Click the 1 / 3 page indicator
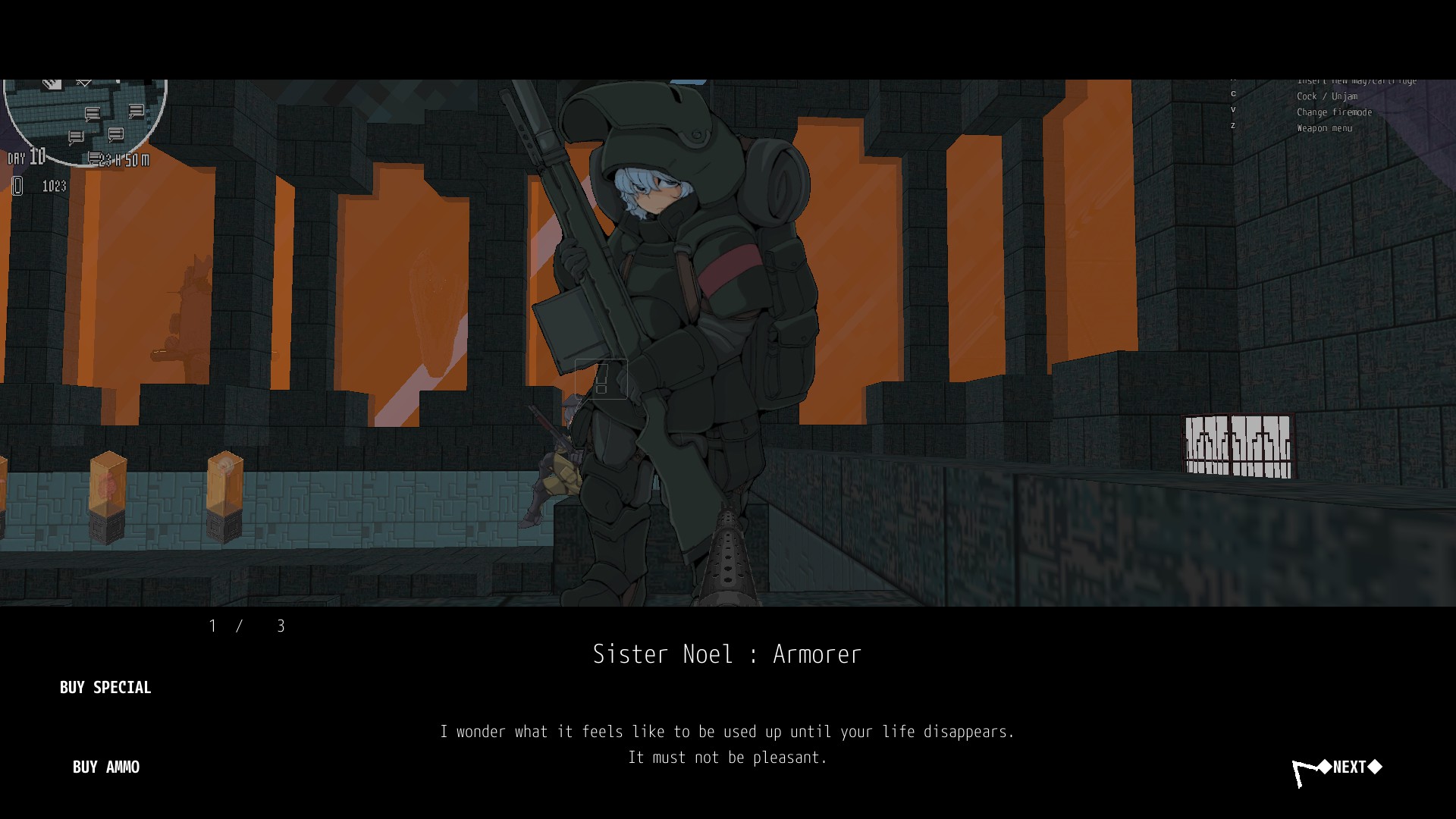1456x819 pixels. pyautogui.click(x=246, y=626)
